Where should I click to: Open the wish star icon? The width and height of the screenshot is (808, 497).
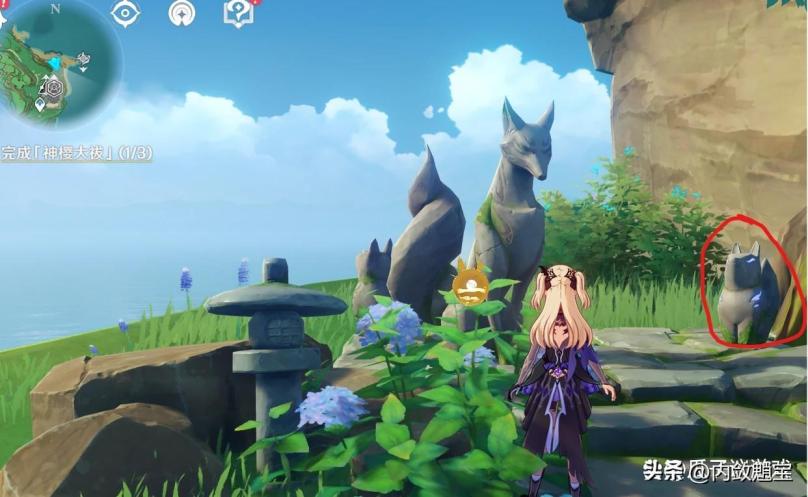coord(182,13)
